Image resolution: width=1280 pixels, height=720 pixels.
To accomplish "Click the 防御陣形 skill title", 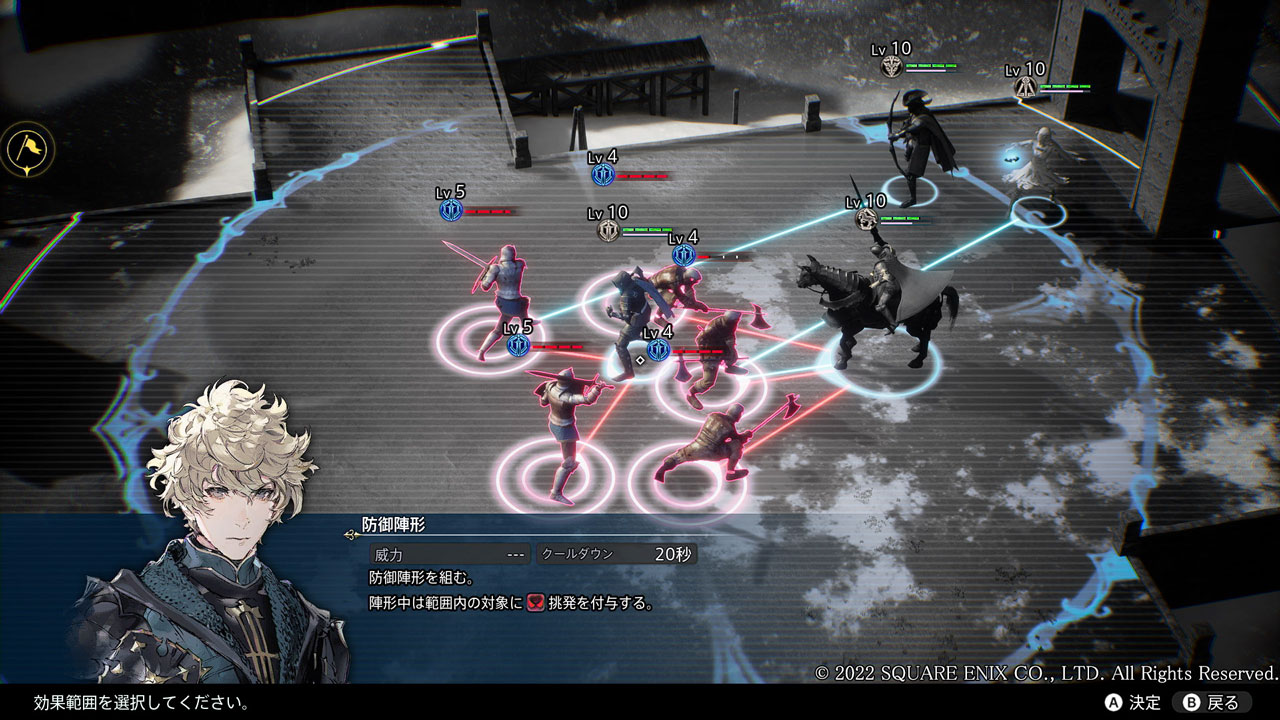I will (394, 525).
